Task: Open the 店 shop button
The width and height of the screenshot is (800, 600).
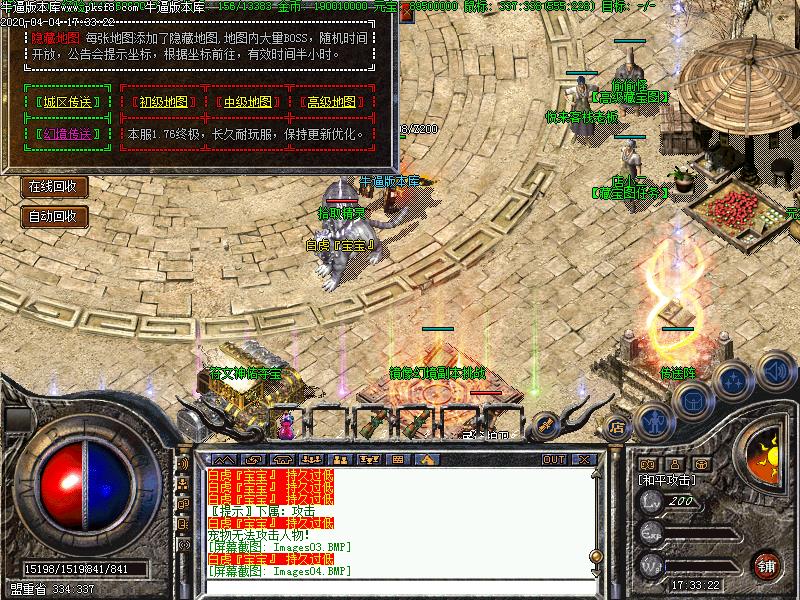Action: [x=615, y=423]
